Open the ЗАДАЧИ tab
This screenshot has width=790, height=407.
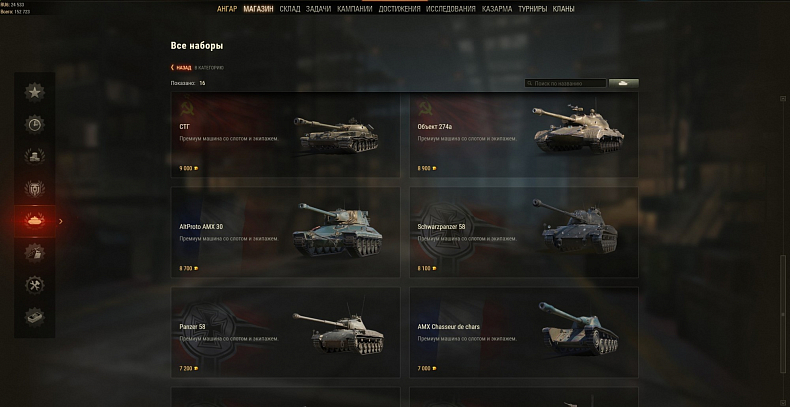(x=320, y=8)
